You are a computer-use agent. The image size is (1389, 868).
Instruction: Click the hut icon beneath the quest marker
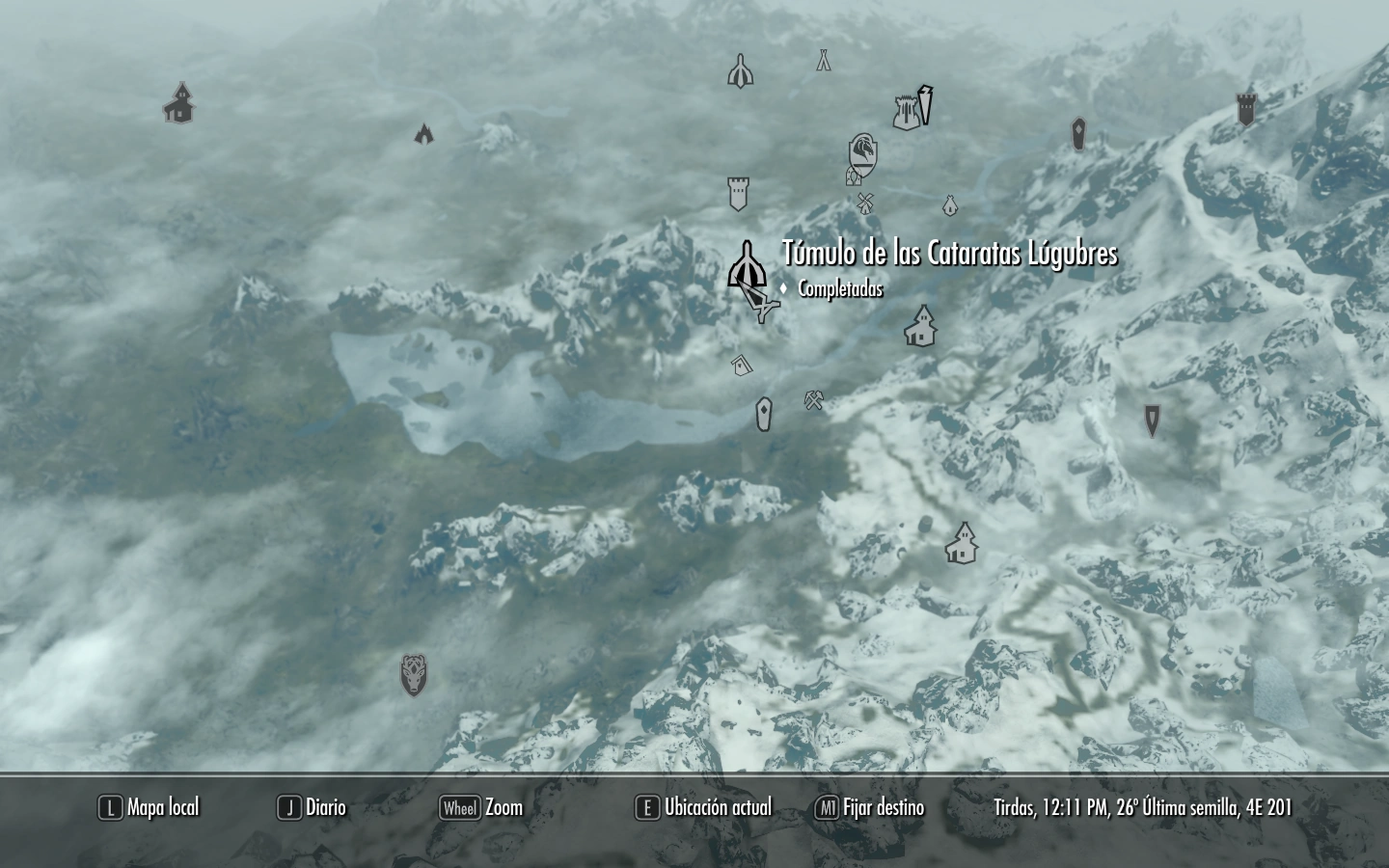click(741, 365)
